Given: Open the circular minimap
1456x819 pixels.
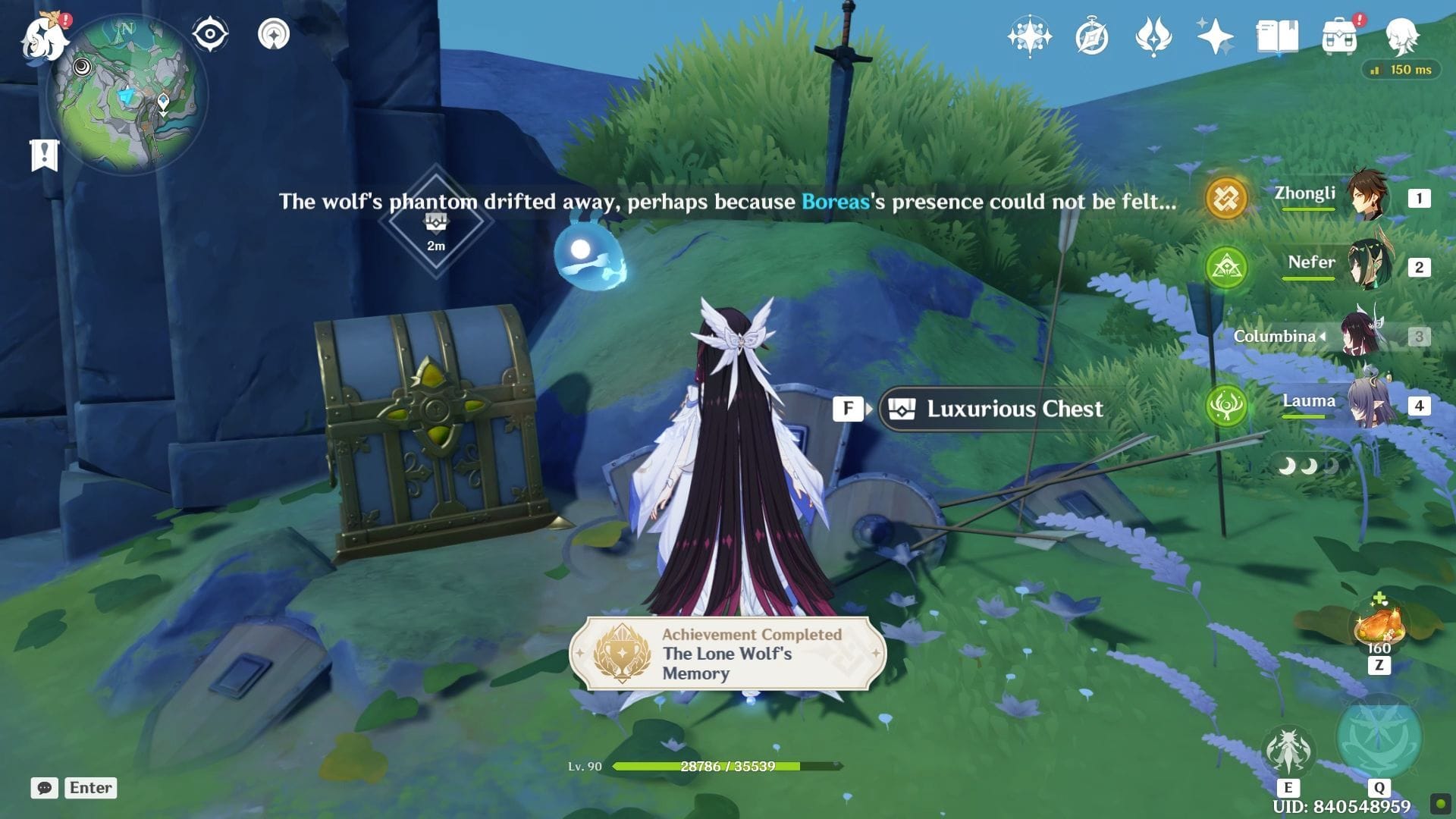Looking at the screenshot, I should pyautogui.click(x=127, y=95).
